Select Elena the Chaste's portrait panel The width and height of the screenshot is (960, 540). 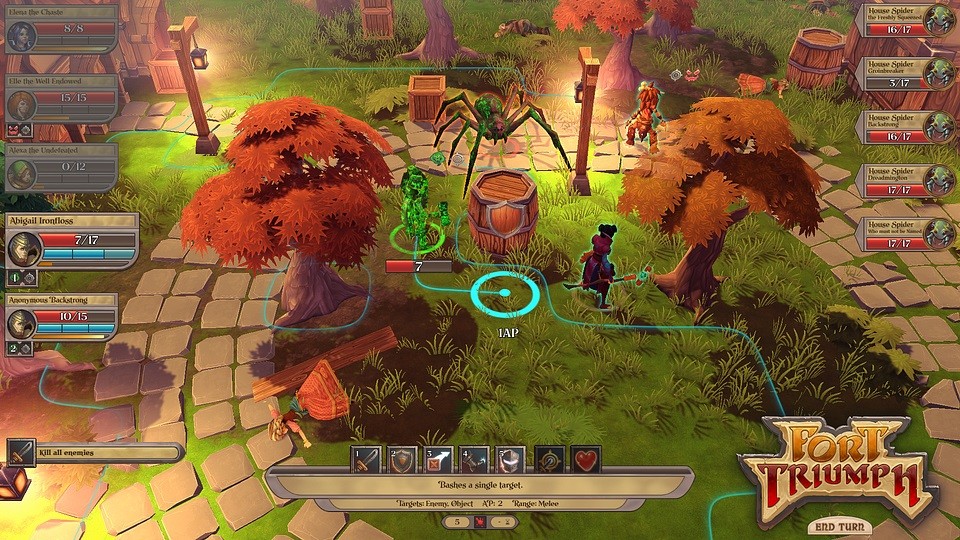click(60, 30)
